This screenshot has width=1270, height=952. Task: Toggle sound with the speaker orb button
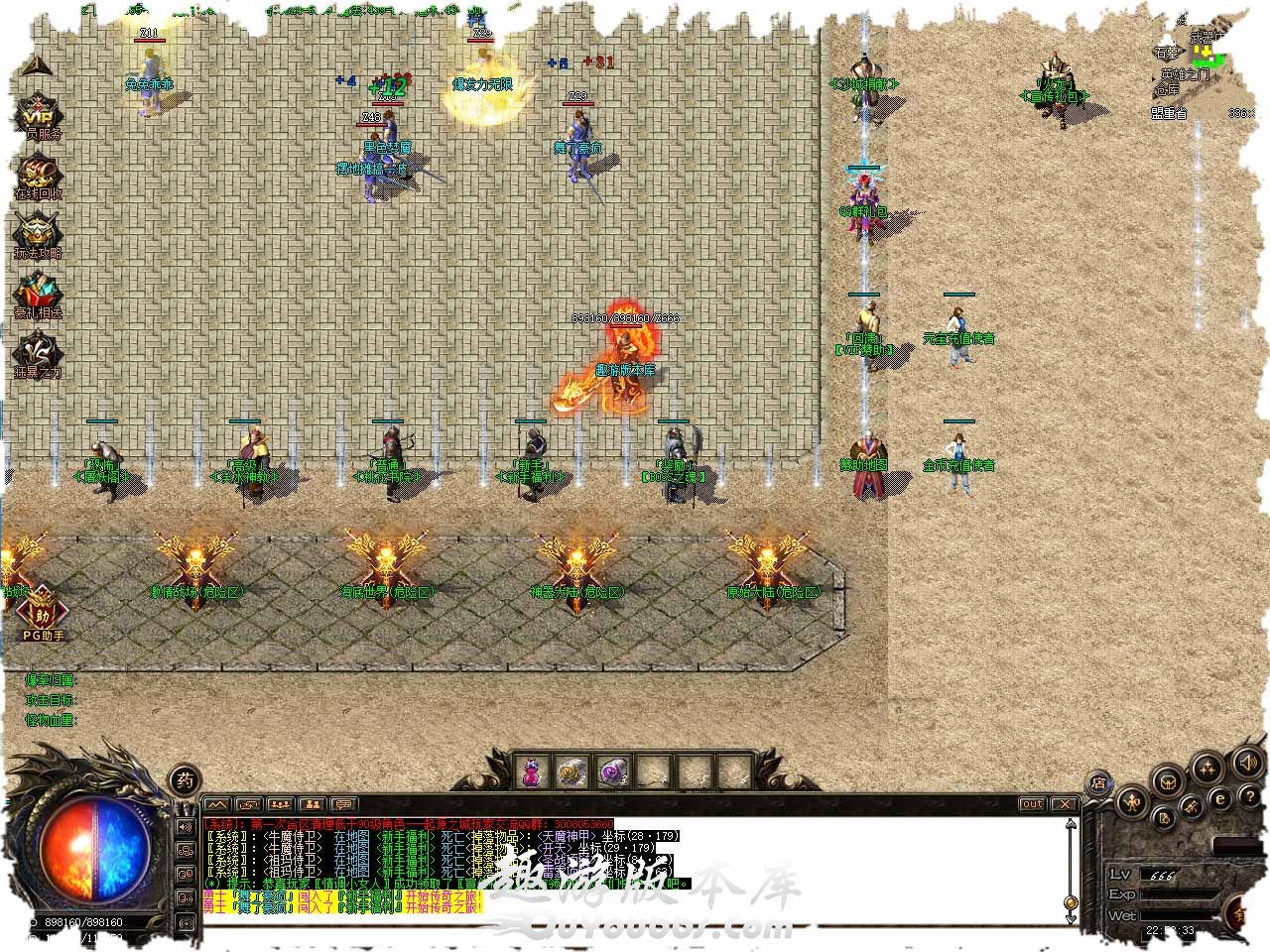pos(1247,763)
